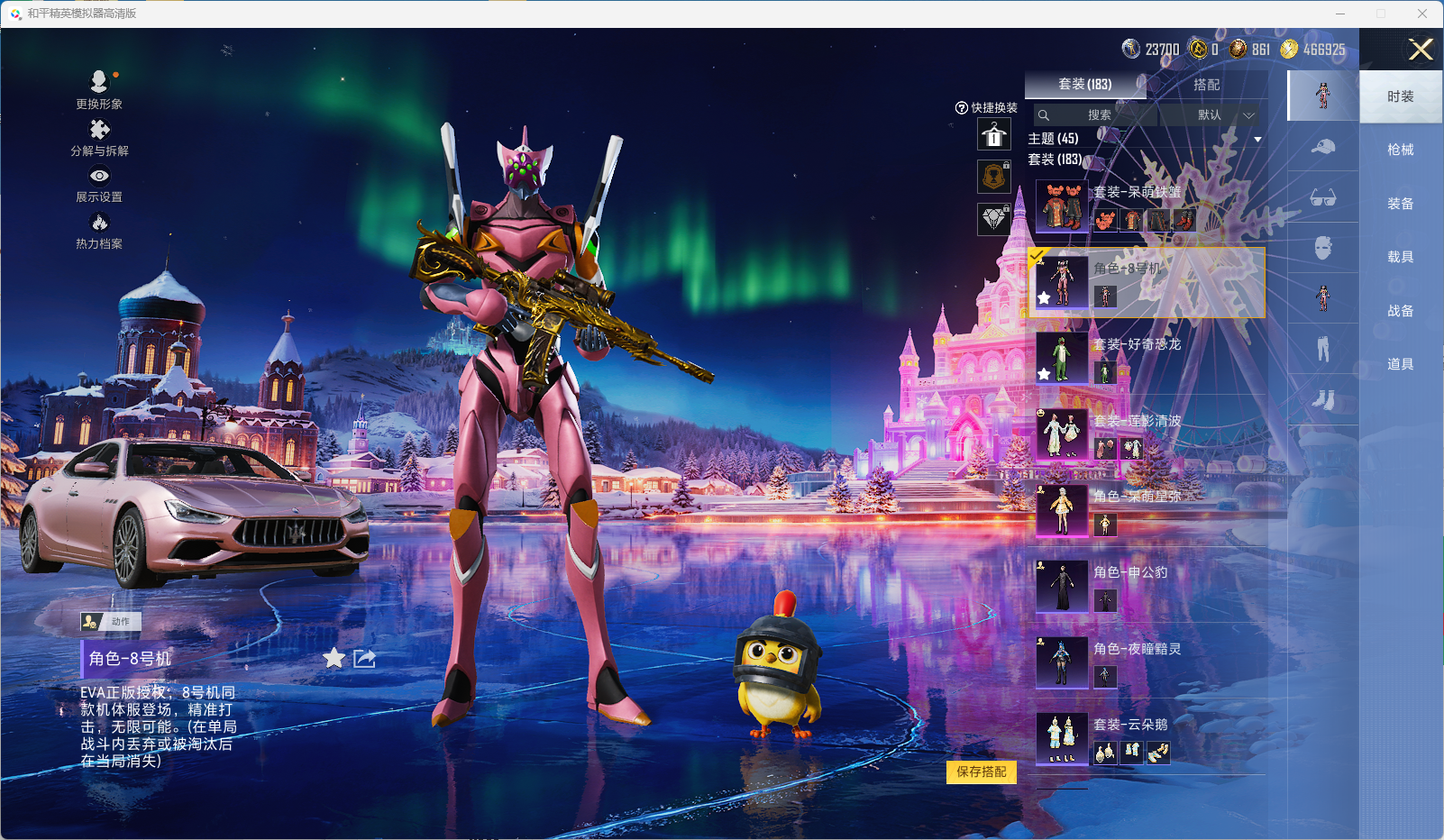The image size is (1444, 840).
Task: Open the 更换形象 change appearance option
Action: coord(99,89)
